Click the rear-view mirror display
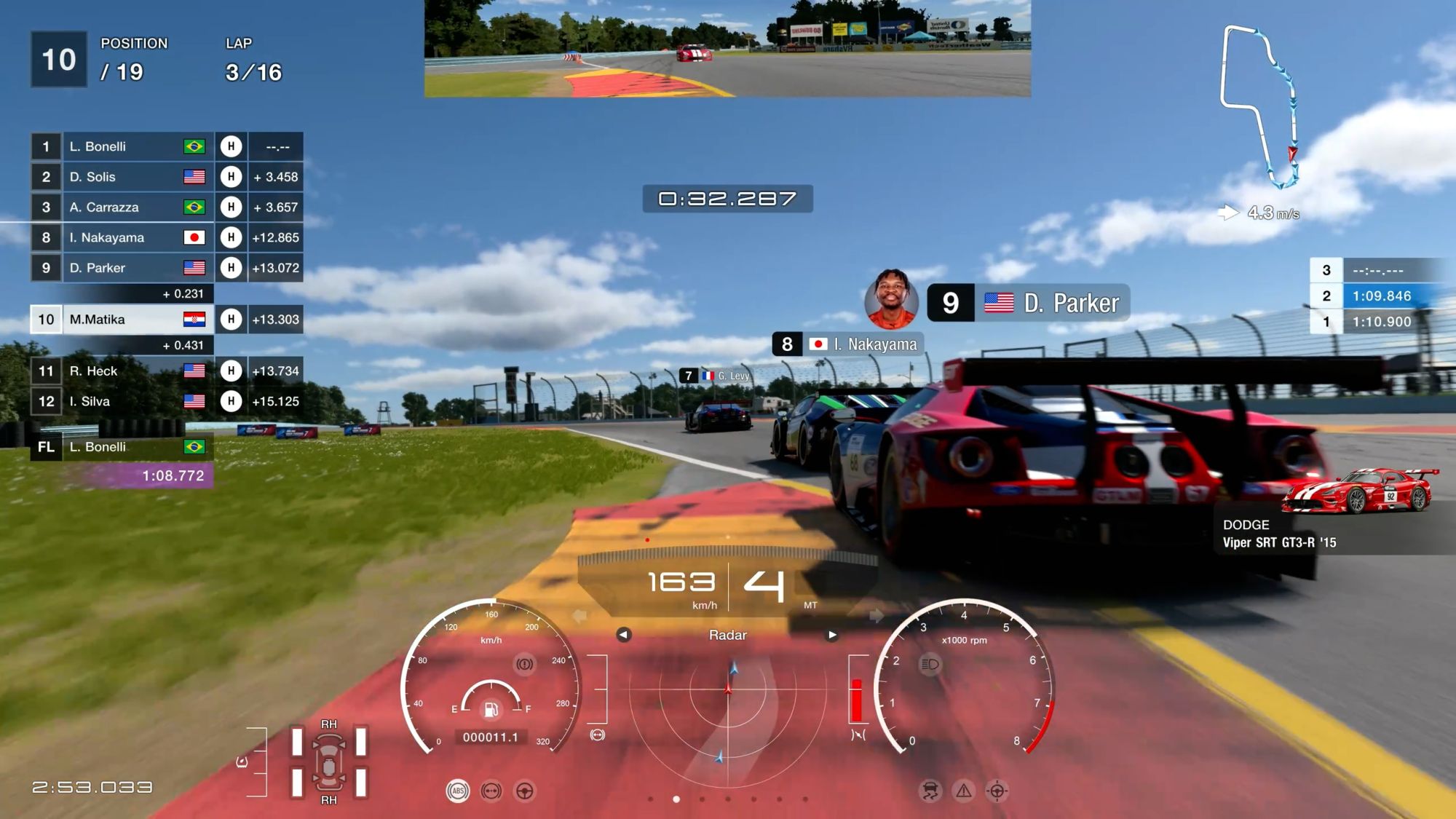This screenshot has height=819, width=1456. [x=727, y=49]
